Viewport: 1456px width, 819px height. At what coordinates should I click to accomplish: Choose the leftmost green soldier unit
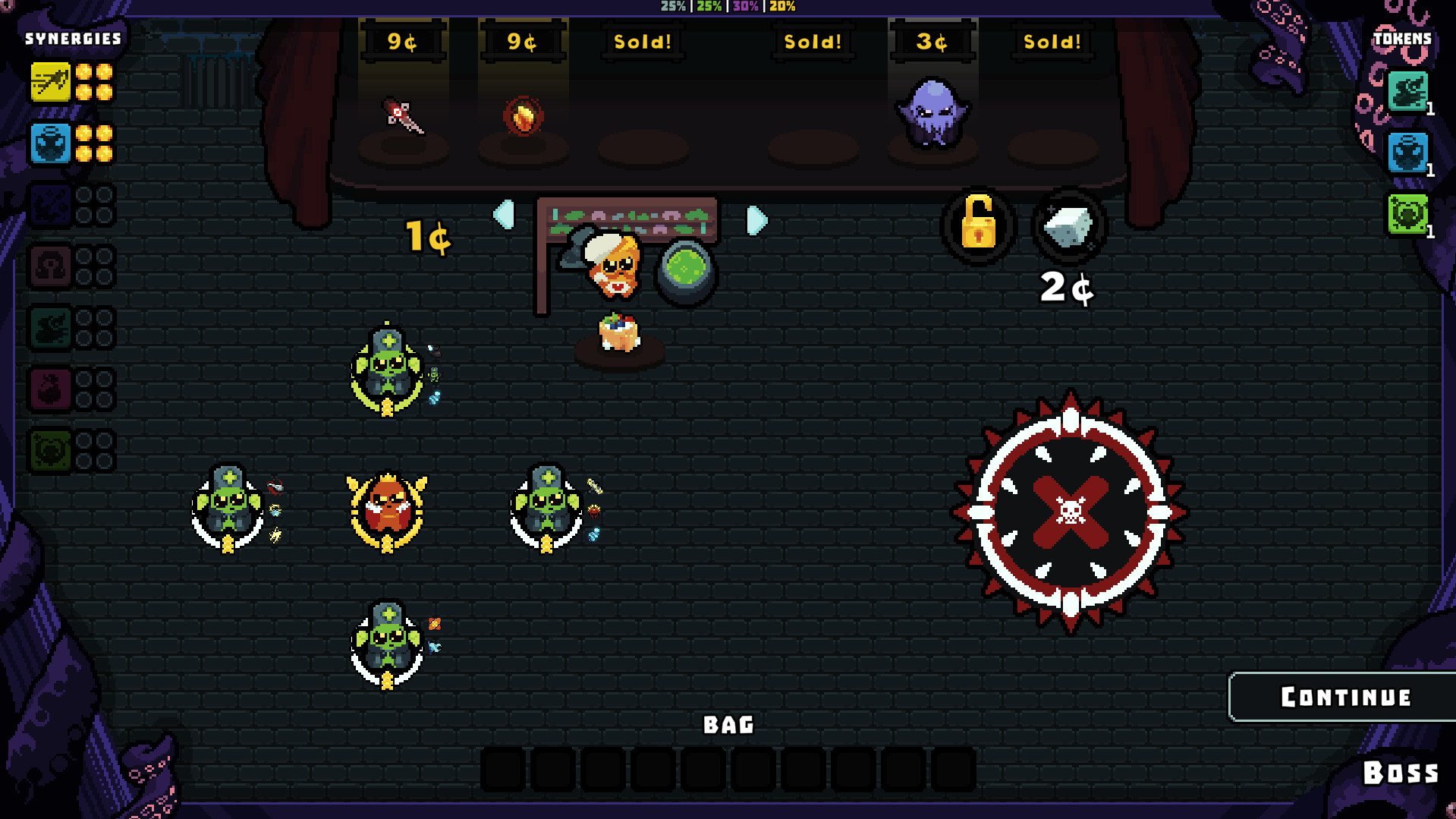228,506
